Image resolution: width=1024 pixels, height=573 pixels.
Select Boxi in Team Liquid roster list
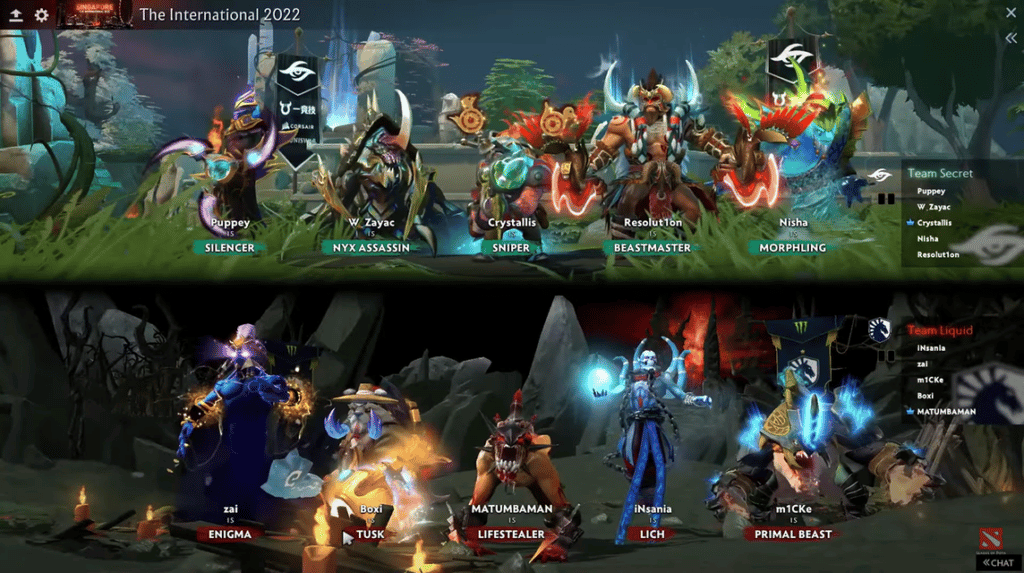point(926,396)
